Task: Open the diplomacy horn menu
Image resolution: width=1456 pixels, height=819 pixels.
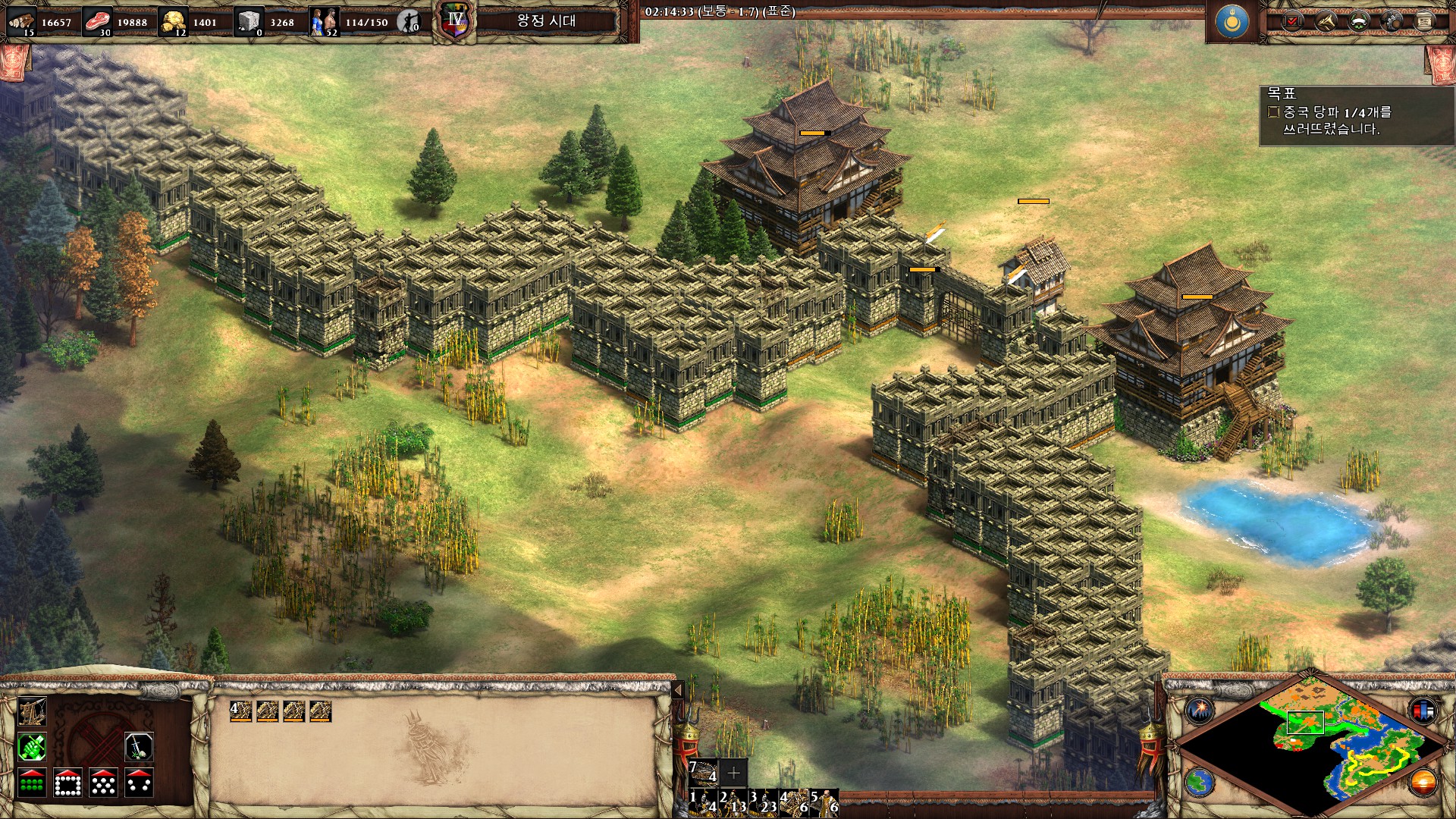Action: [x=1325, y=21]
